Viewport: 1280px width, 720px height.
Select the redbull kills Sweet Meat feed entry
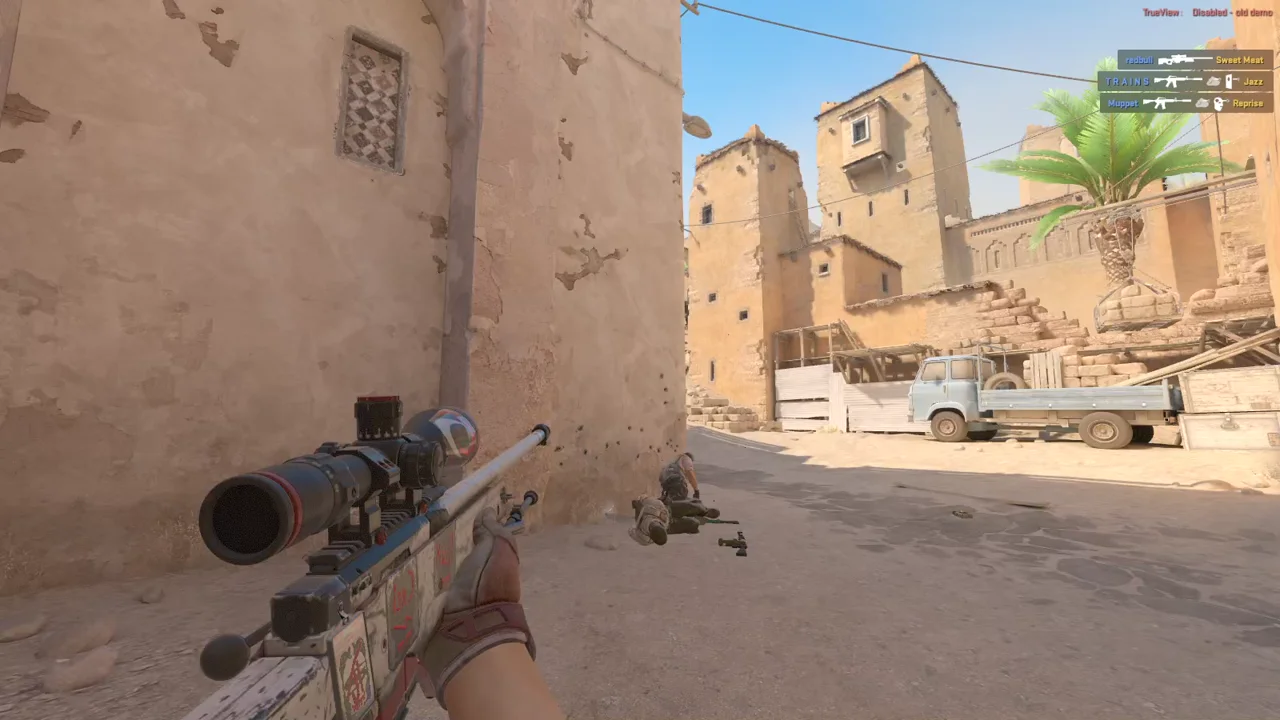click(1194, 60)
